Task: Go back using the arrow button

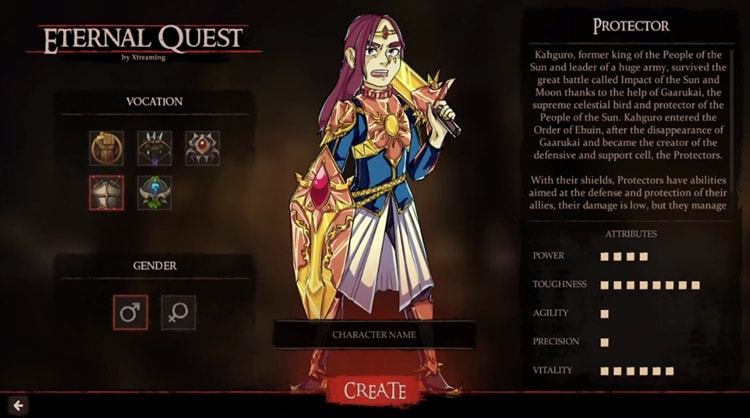Action: pos(17,405)
